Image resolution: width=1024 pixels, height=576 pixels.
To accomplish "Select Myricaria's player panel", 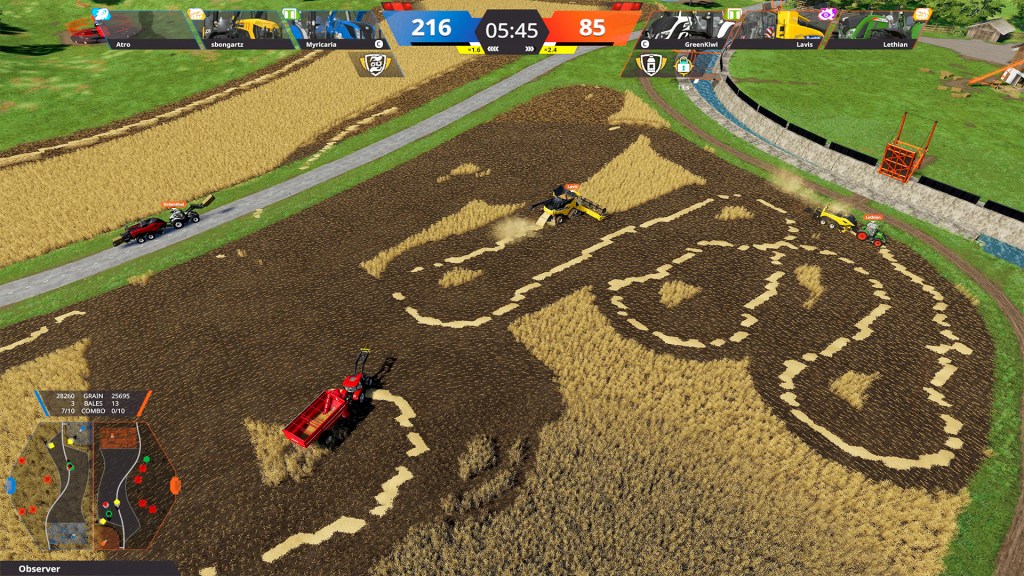I will click(336, 30).
